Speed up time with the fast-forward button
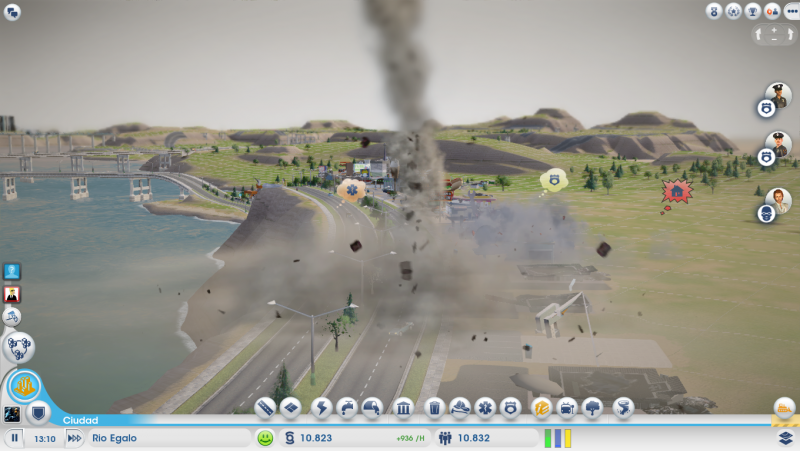 pos(74,438)
